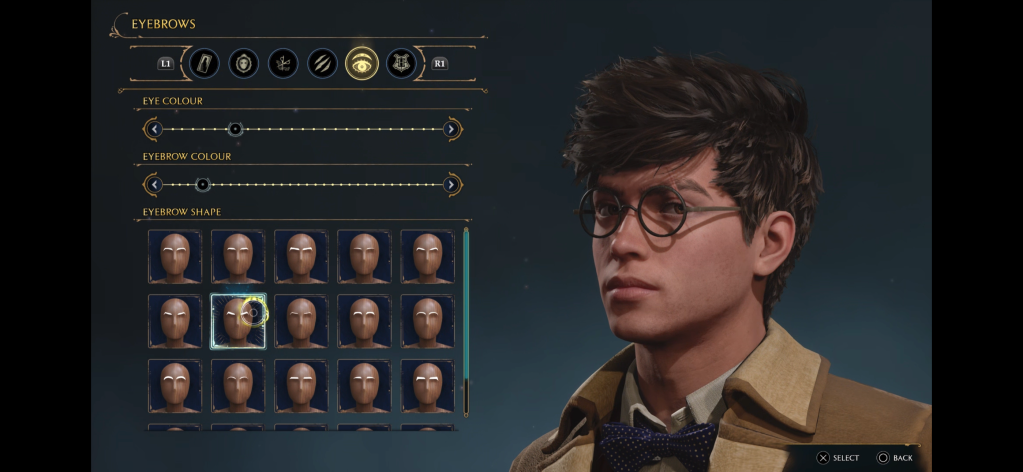Screen dimensions: 1023x472
Task: Click the Eye Colour slider handle
Action: [x=235, y=129]
